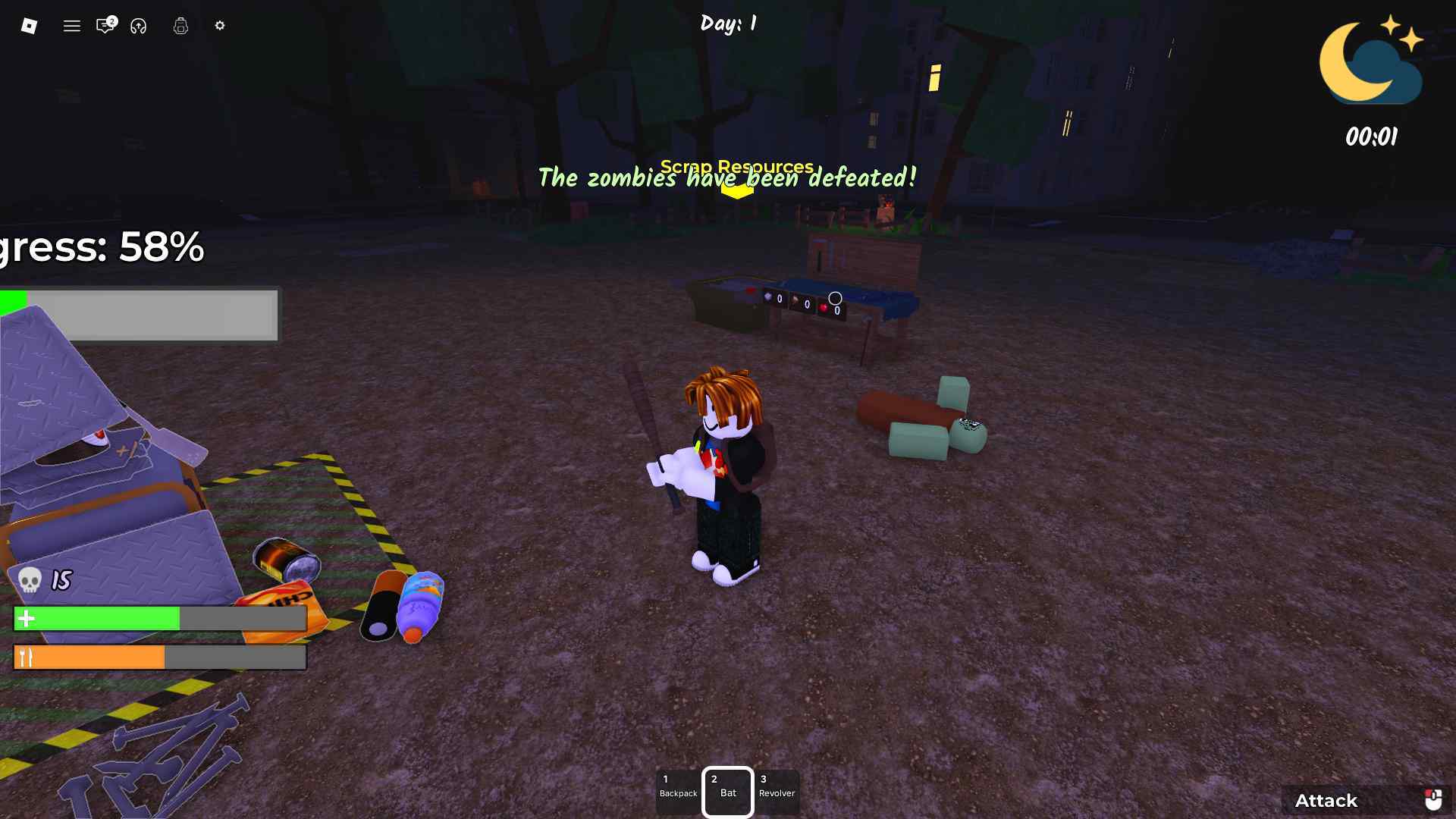Click the plus icon on the health bar
1456x819 pixels.
click(x=27, y=619)
